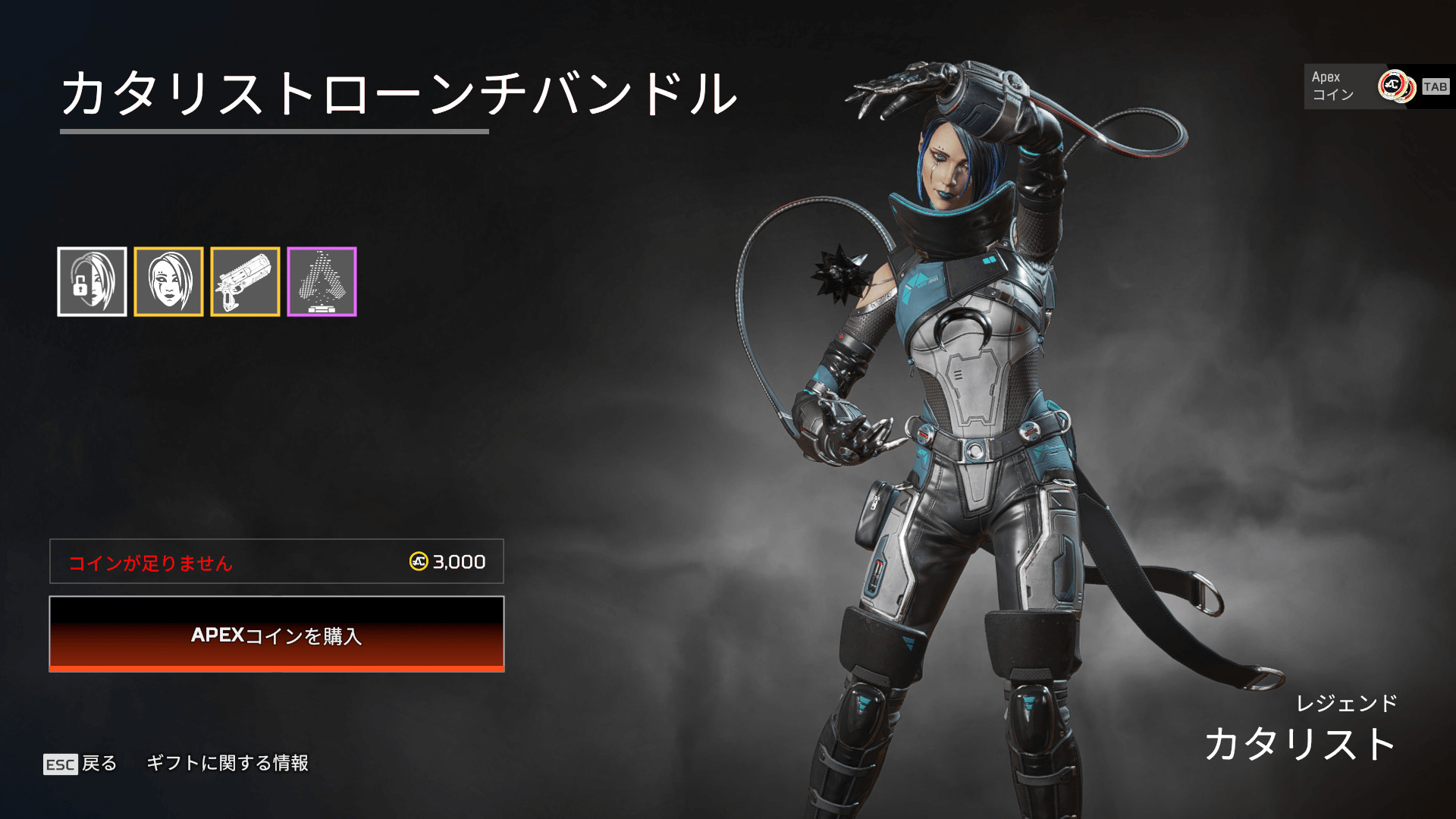Select the purple-framed Apex pack item
The image size is (1456, 819).
(x=322, y=281)
